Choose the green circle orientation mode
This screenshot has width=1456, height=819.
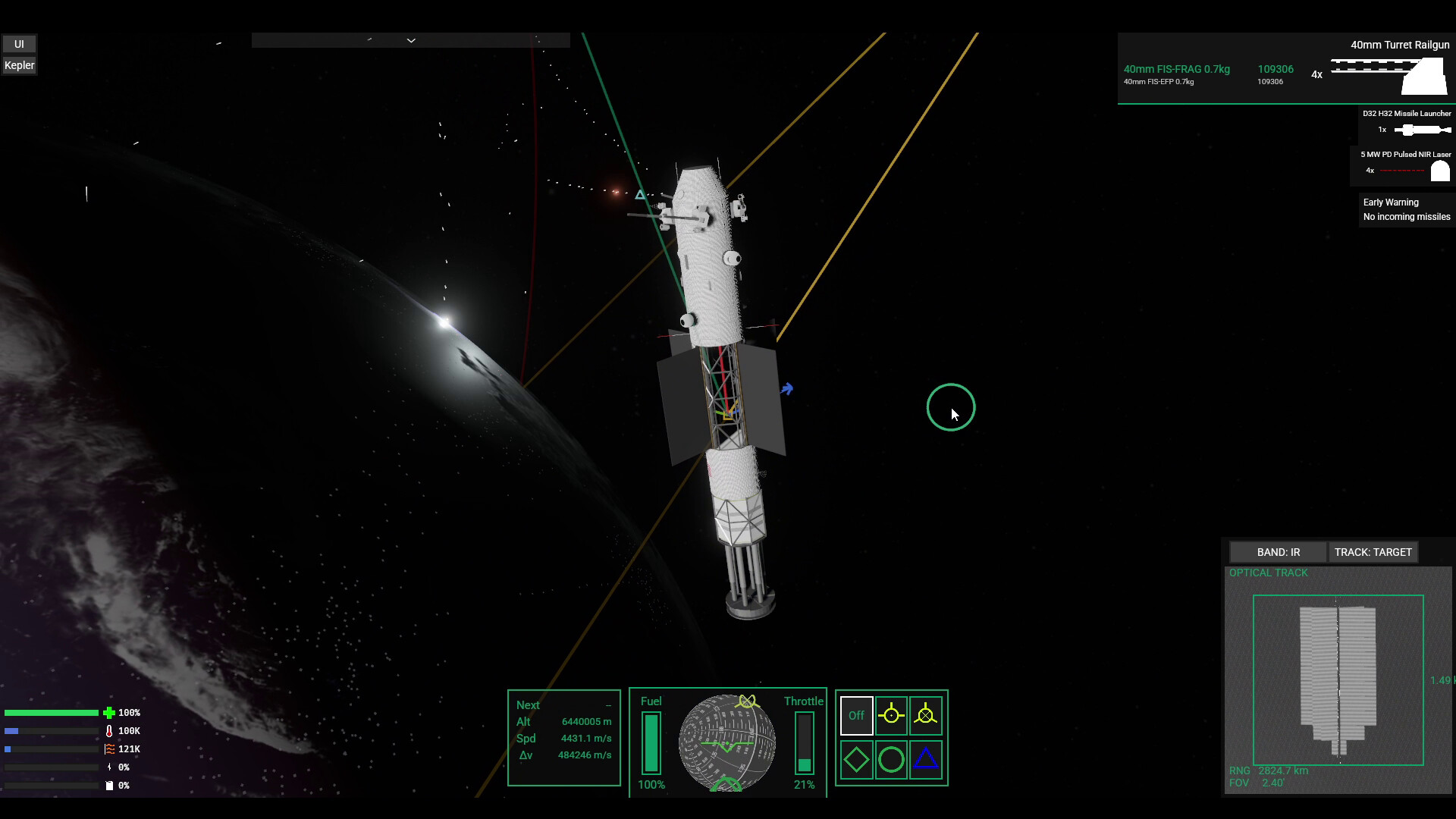[x=891, y=759]
